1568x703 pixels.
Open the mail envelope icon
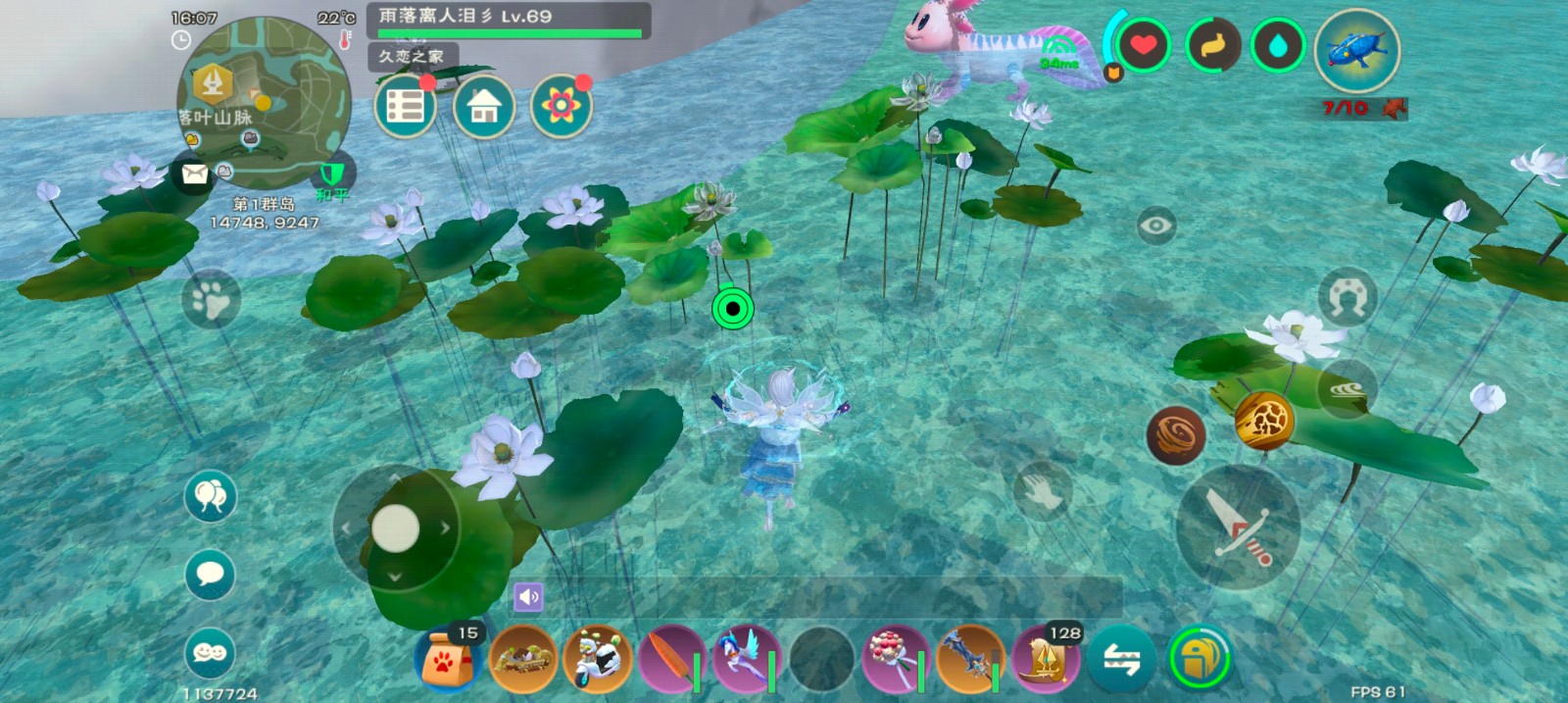tap(194, 175)
